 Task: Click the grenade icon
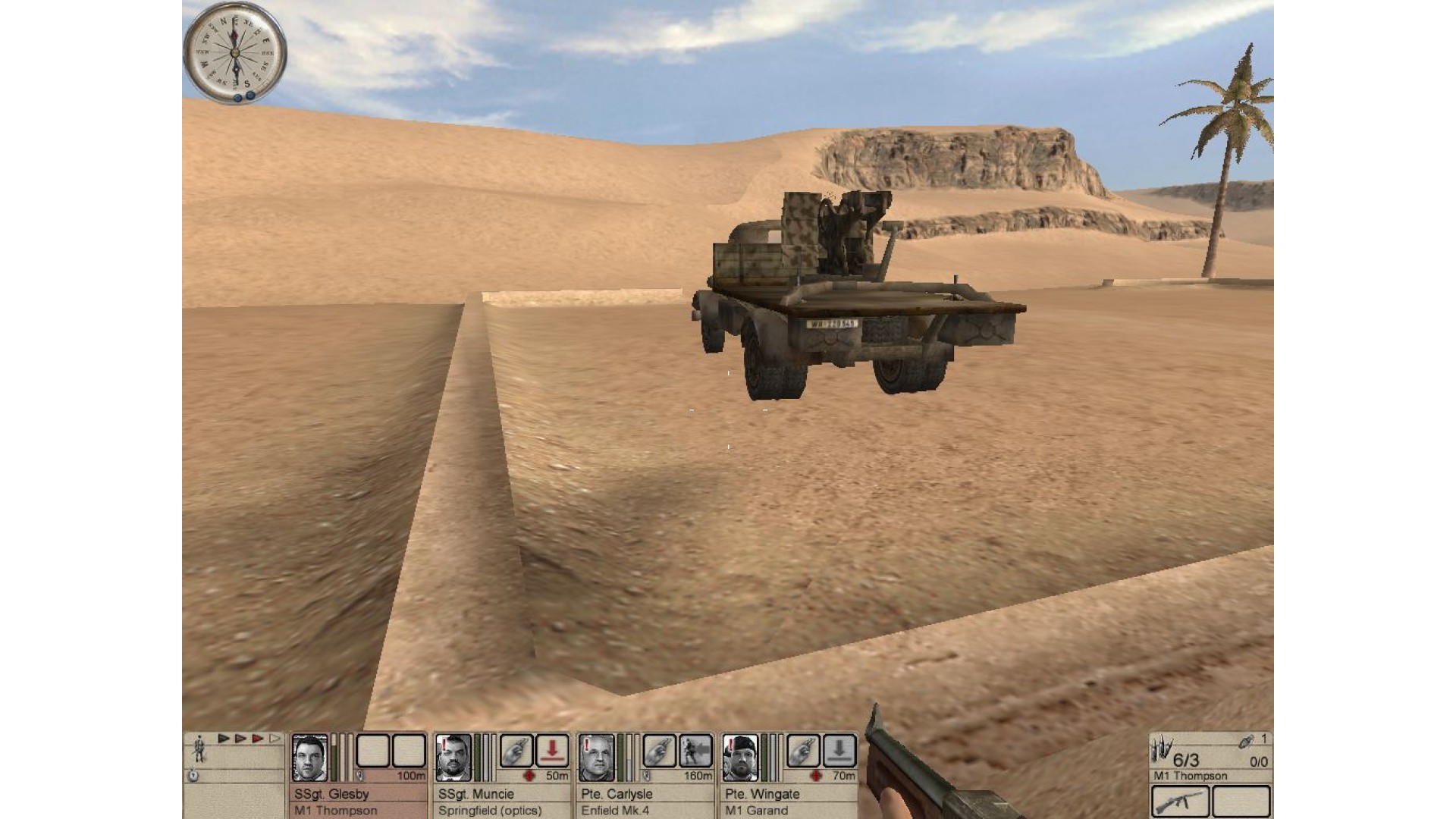[x=1245, y=742]
